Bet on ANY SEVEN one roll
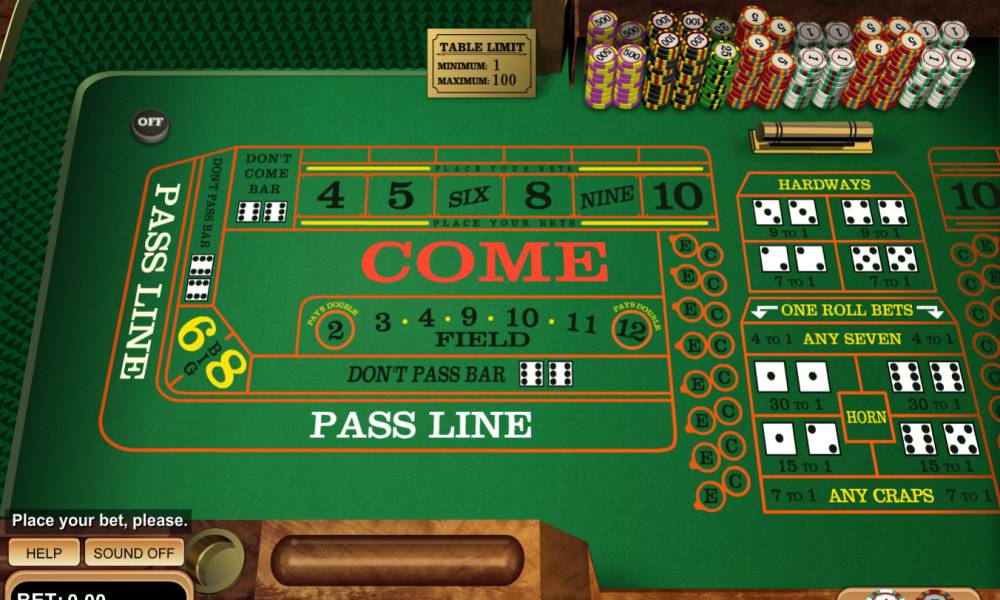Viewport: 1000px width, 600px height. [x=852, y=339]
